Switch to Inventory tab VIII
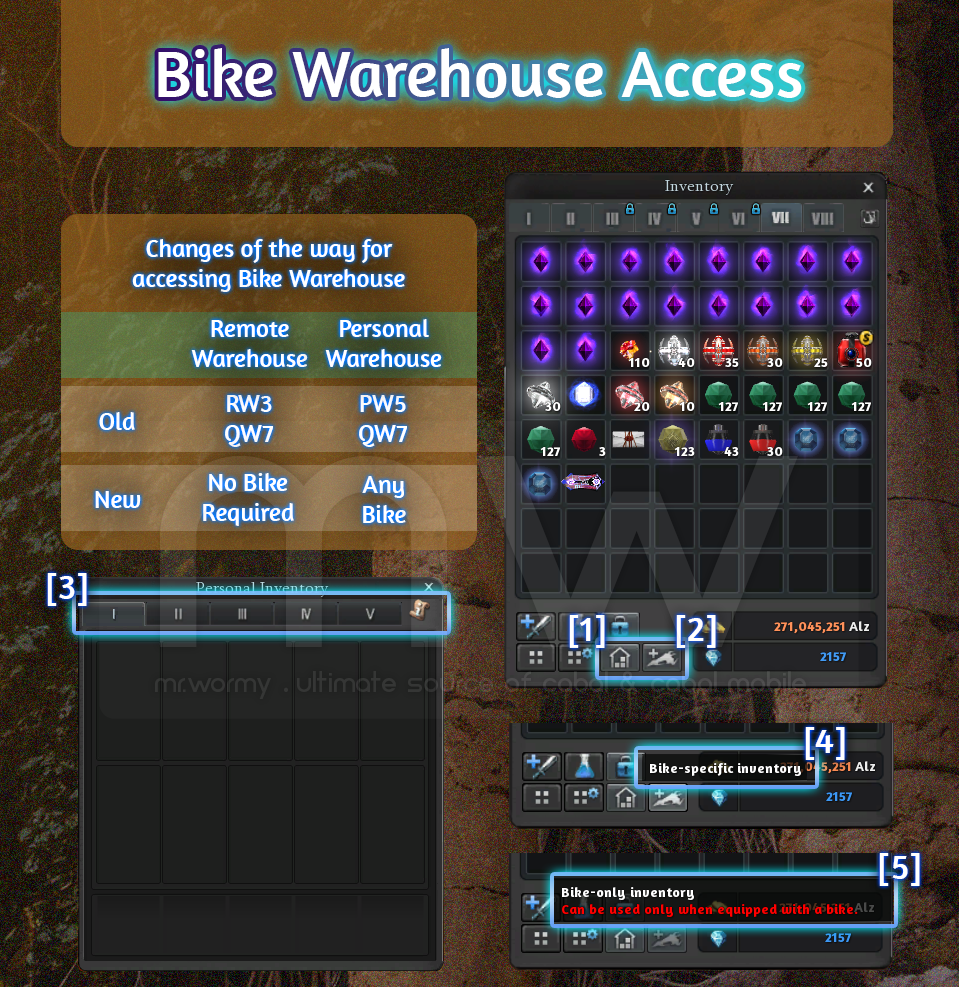The width and height of the screenshot is (959, 987). pos(822,218)
